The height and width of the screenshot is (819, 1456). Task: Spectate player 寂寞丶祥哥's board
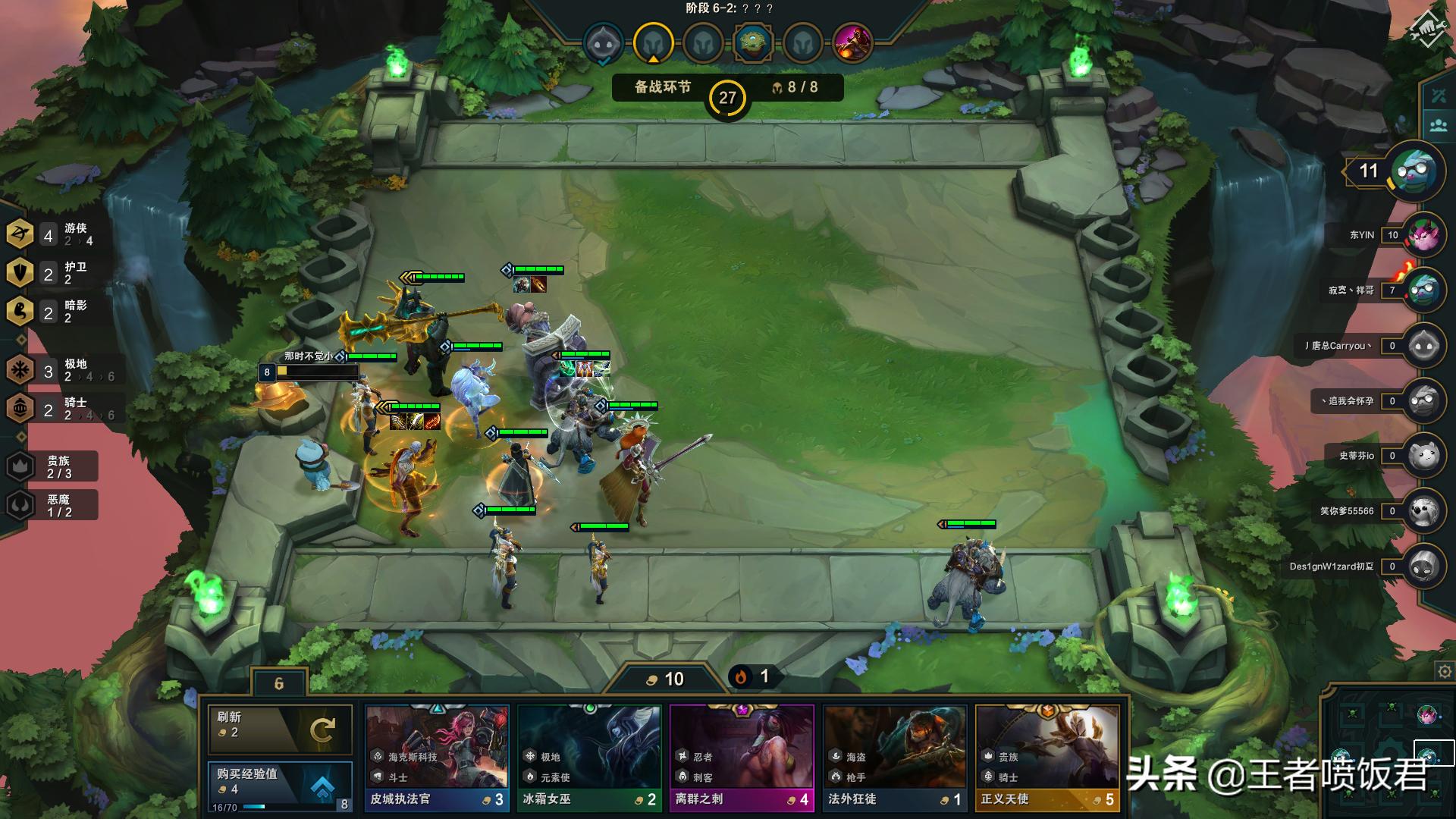coord(1423,290)
